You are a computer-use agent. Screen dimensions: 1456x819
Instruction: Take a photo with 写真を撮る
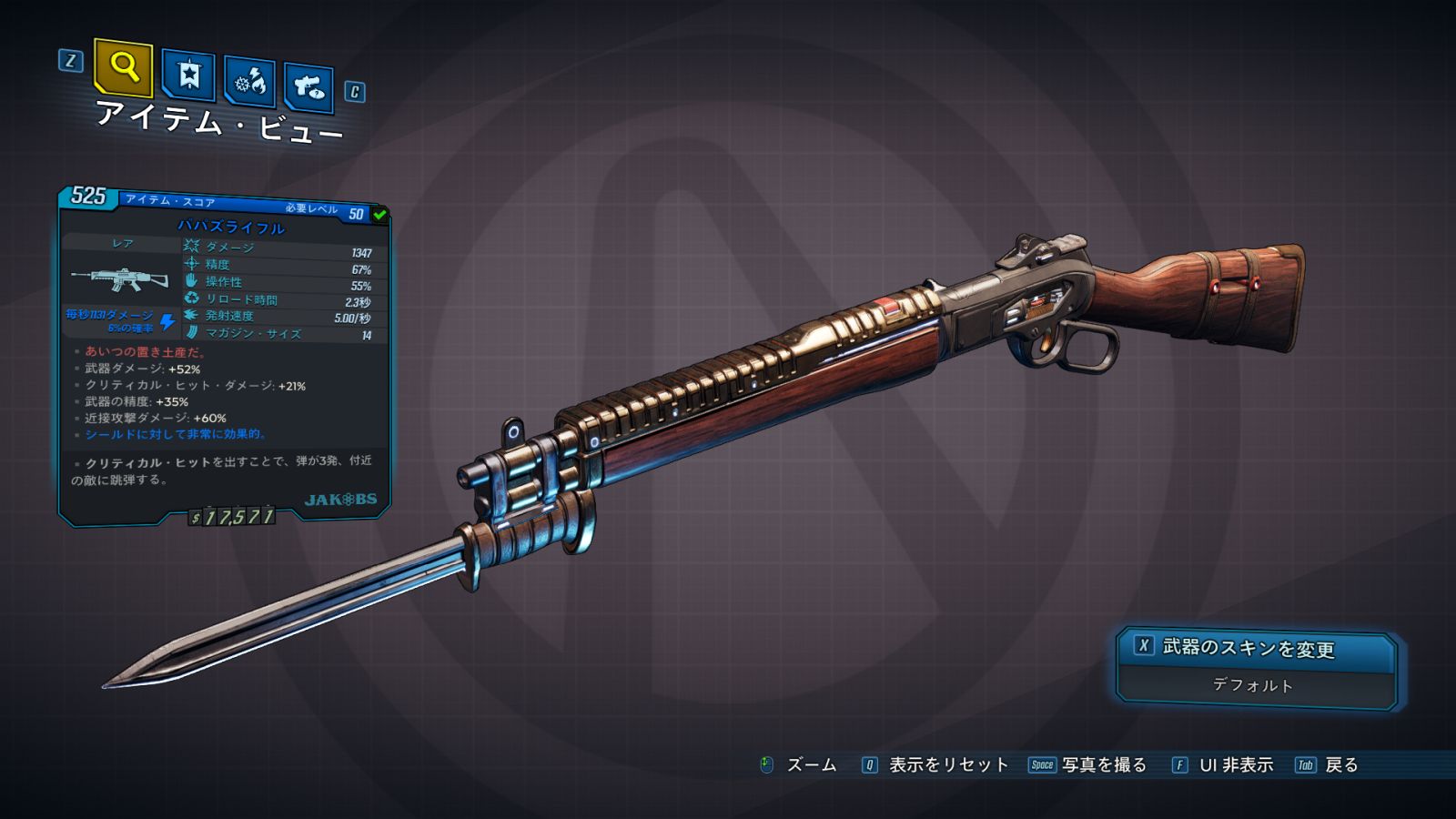(1103, 765)
